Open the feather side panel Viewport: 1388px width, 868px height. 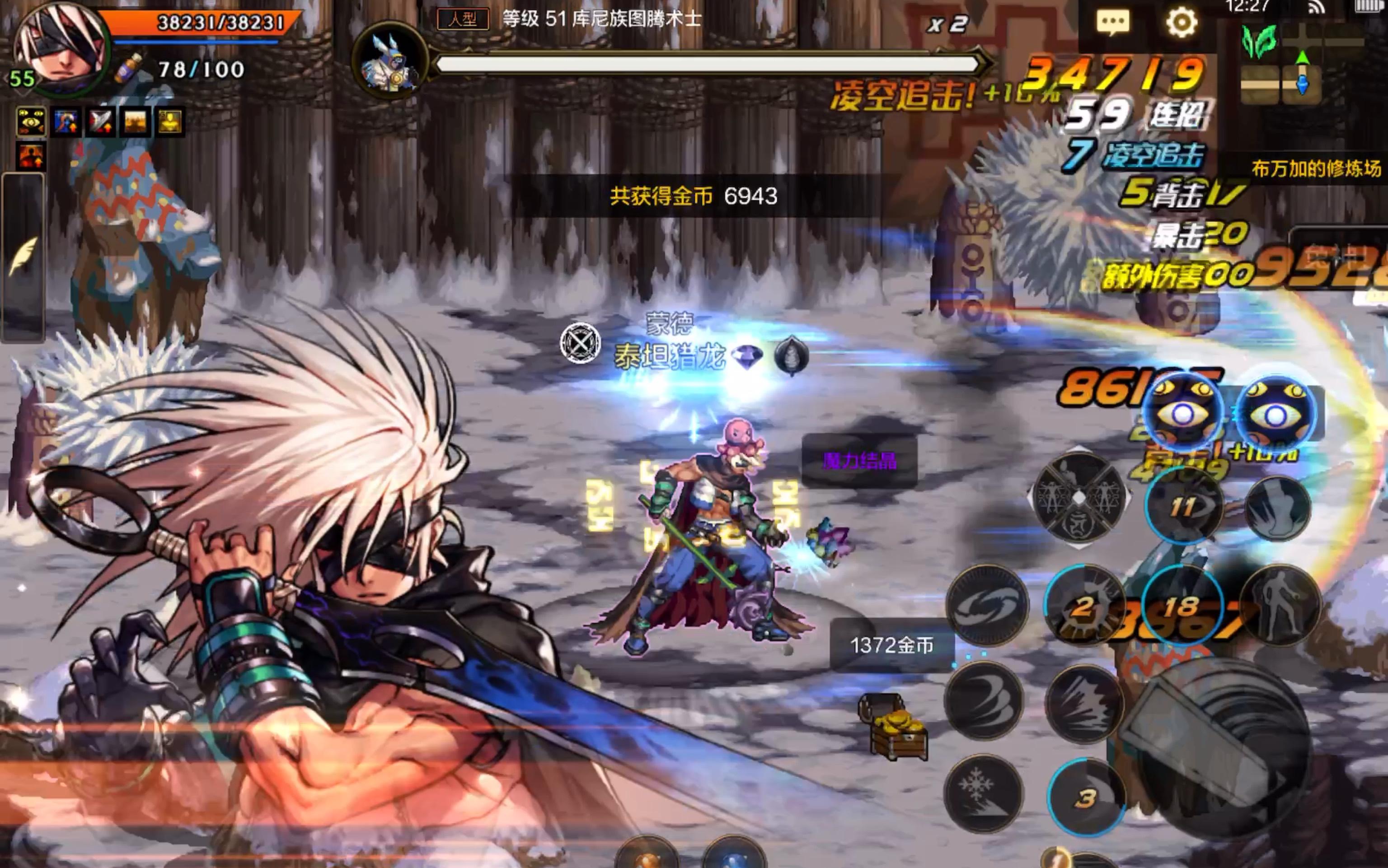click(x=23, y=257)
